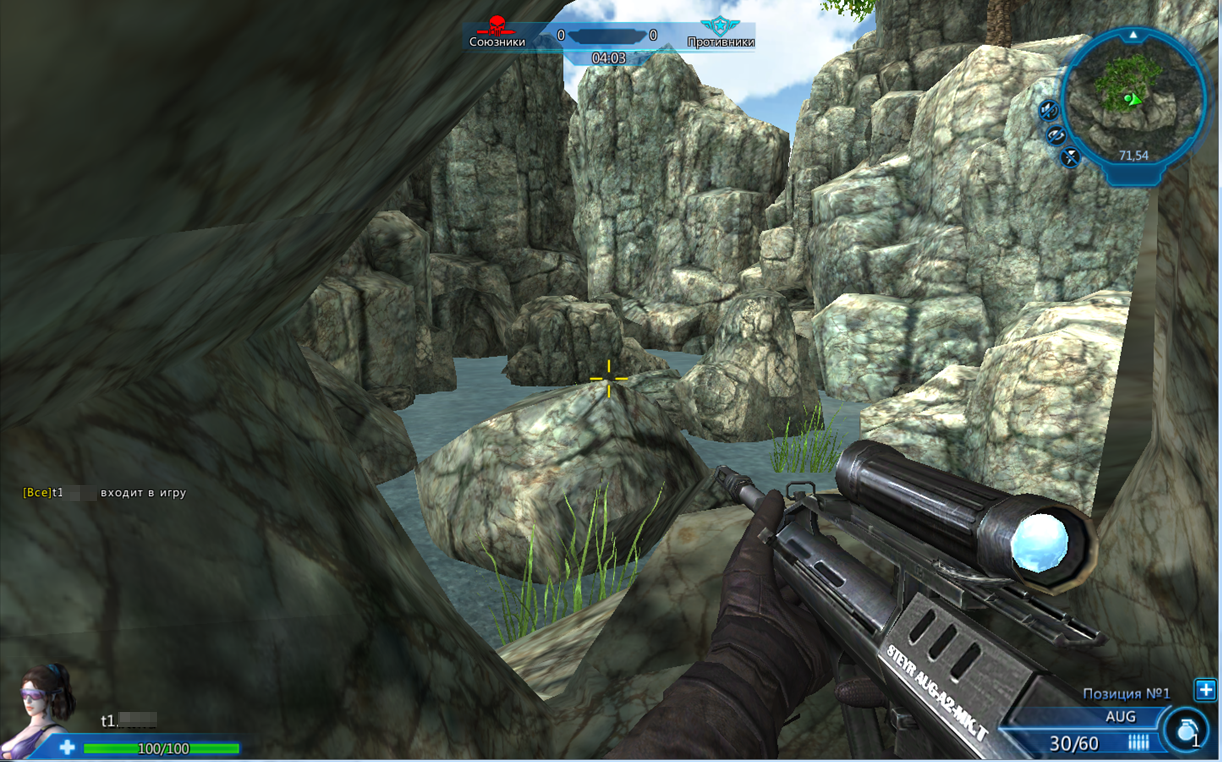Toggle the crossed-out lightning icon below minimap

click(1070, 157)
